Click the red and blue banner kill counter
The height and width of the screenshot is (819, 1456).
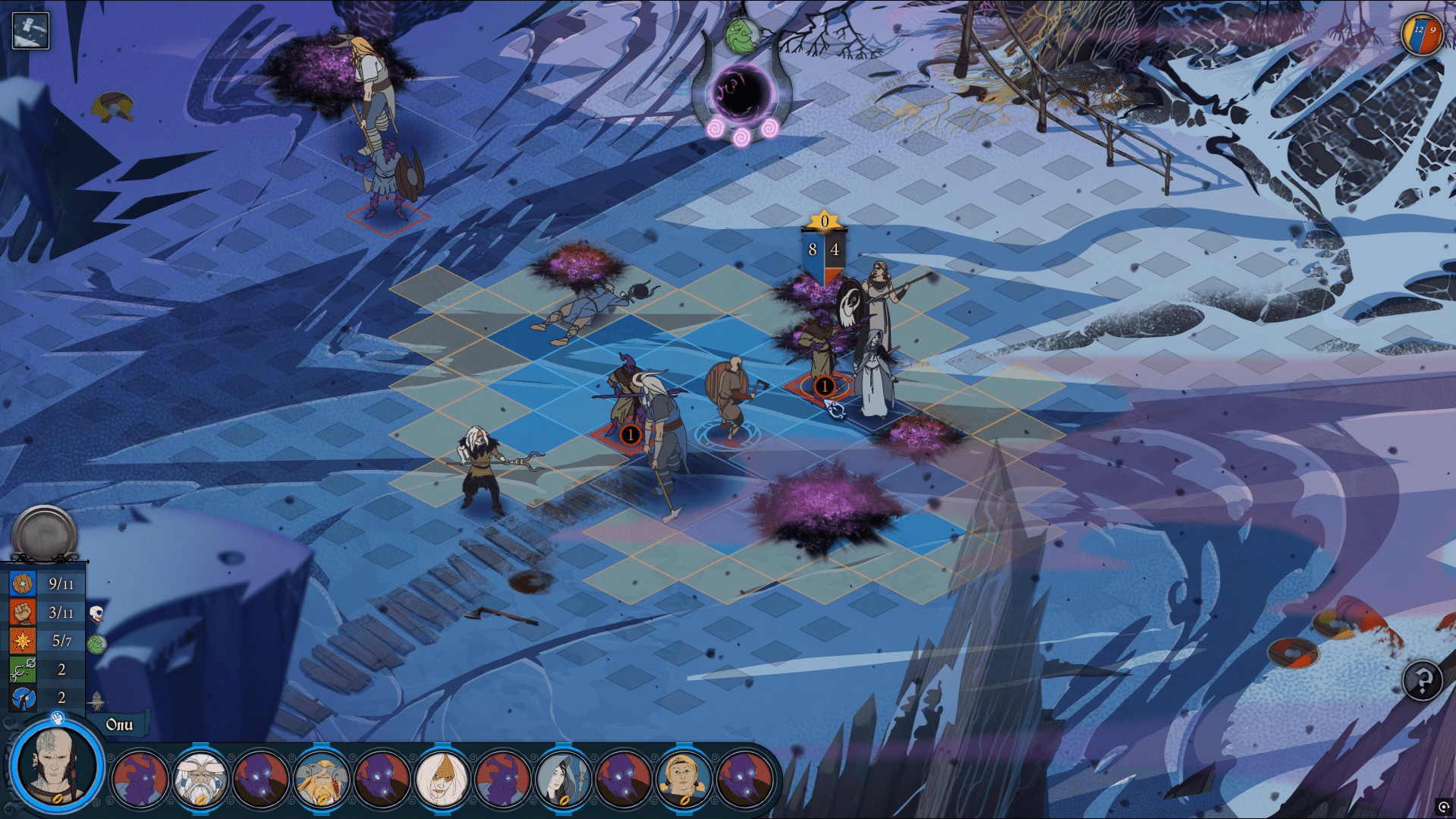click(1422, 34)
